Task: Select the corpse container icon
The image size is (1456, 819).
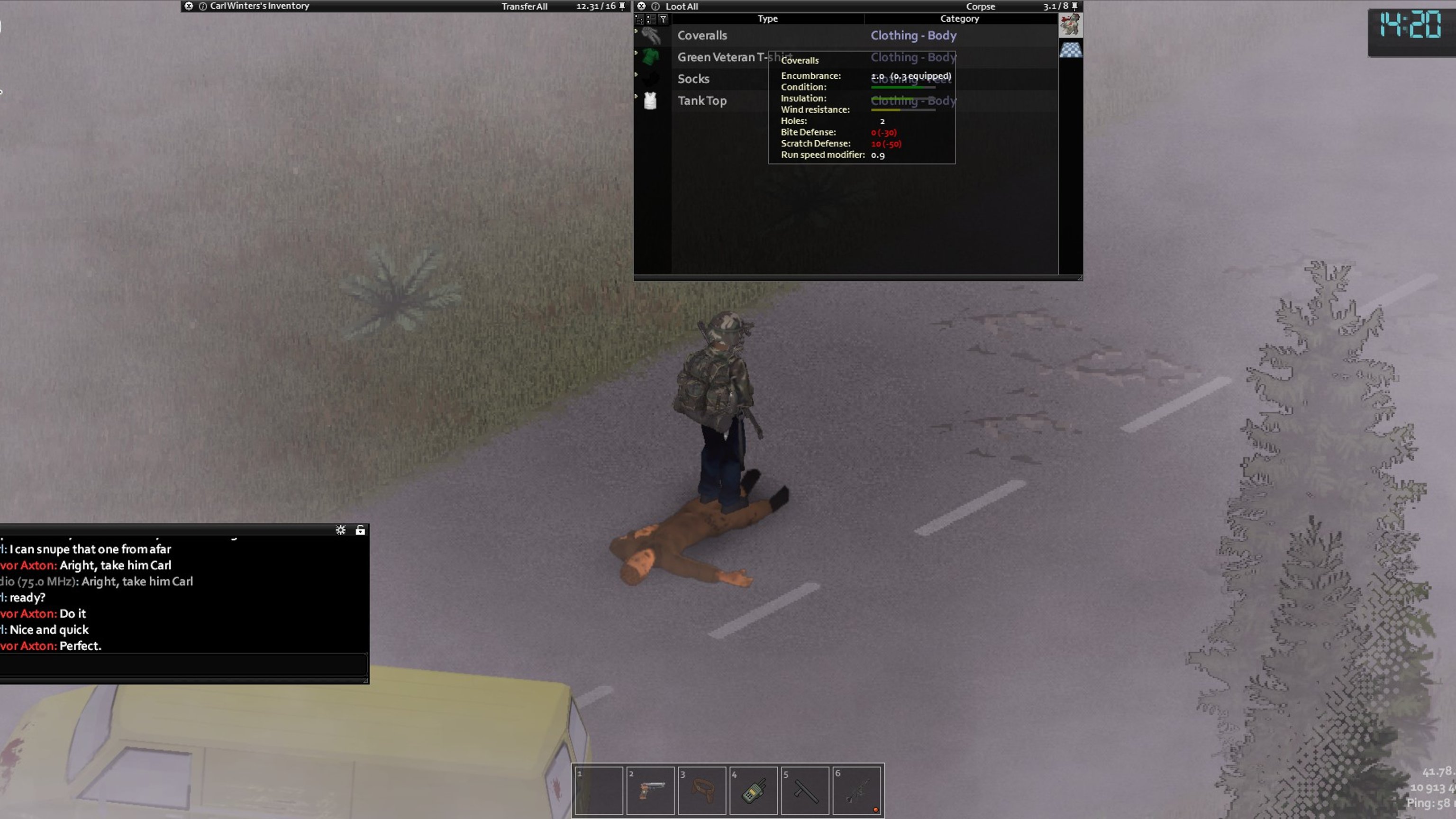Action: pos(1070,25)
